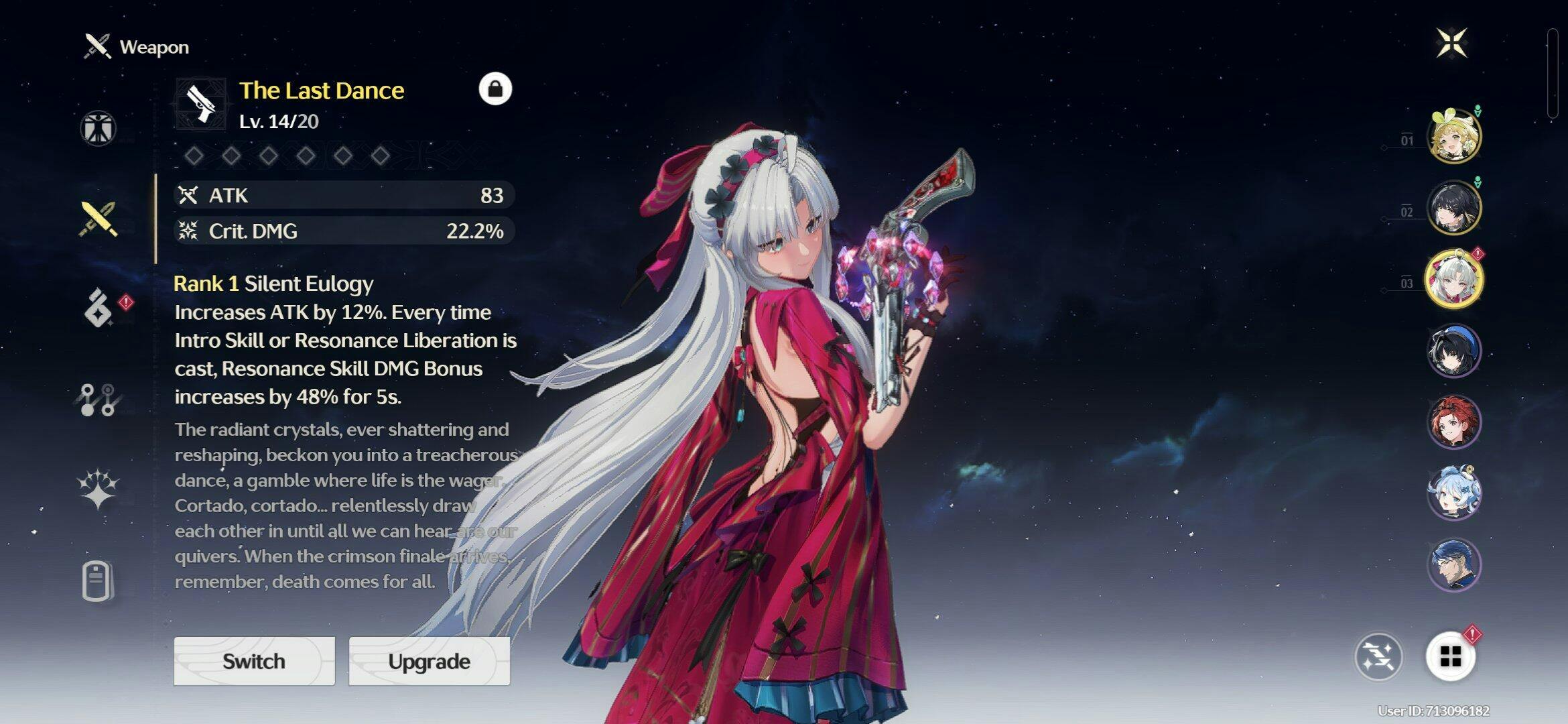Viewport: 1568px width, 724px height.
Task: Pick the character wearing a blue beret
Action: [1454, 351]
